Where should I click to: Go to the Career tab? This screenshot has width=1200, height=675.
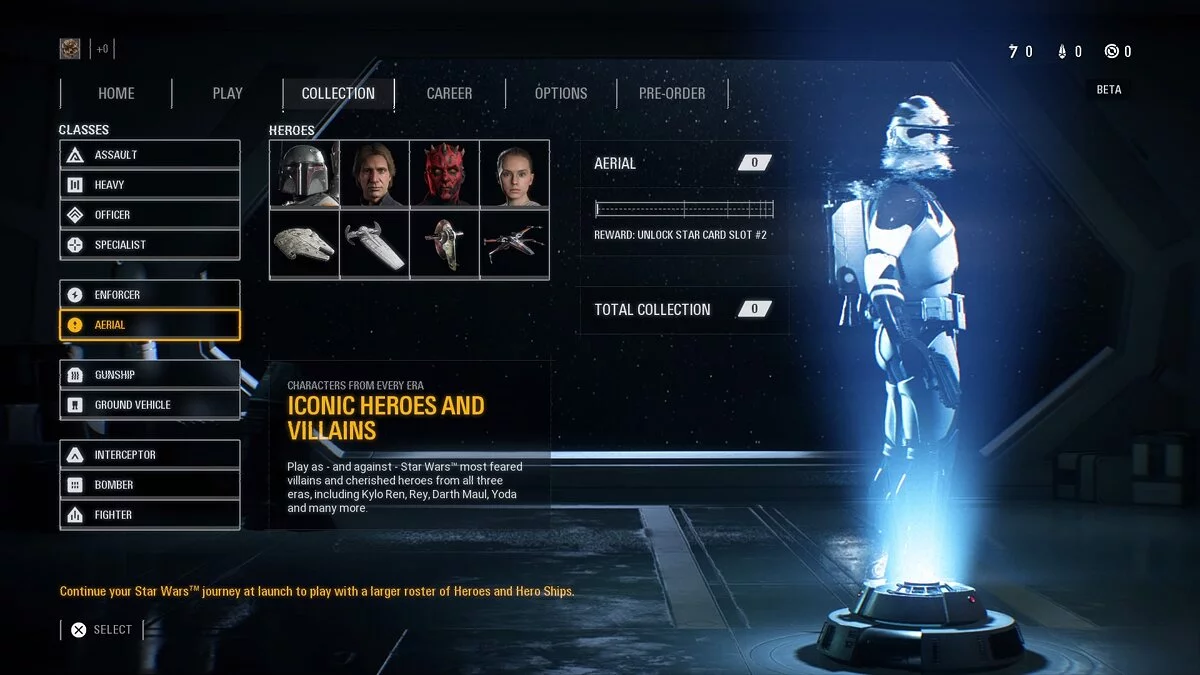point(449,93)
